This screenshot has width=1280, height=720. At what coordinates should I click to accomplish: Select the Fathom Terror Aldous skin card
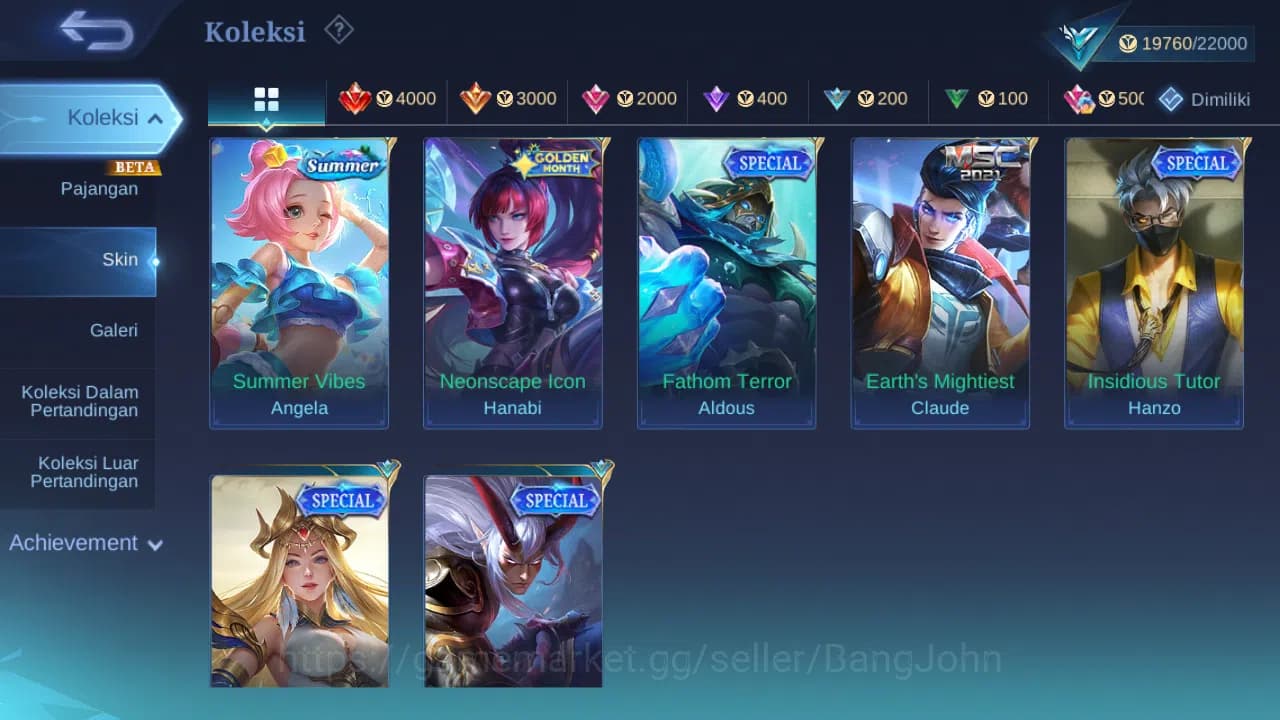[726, 282]
